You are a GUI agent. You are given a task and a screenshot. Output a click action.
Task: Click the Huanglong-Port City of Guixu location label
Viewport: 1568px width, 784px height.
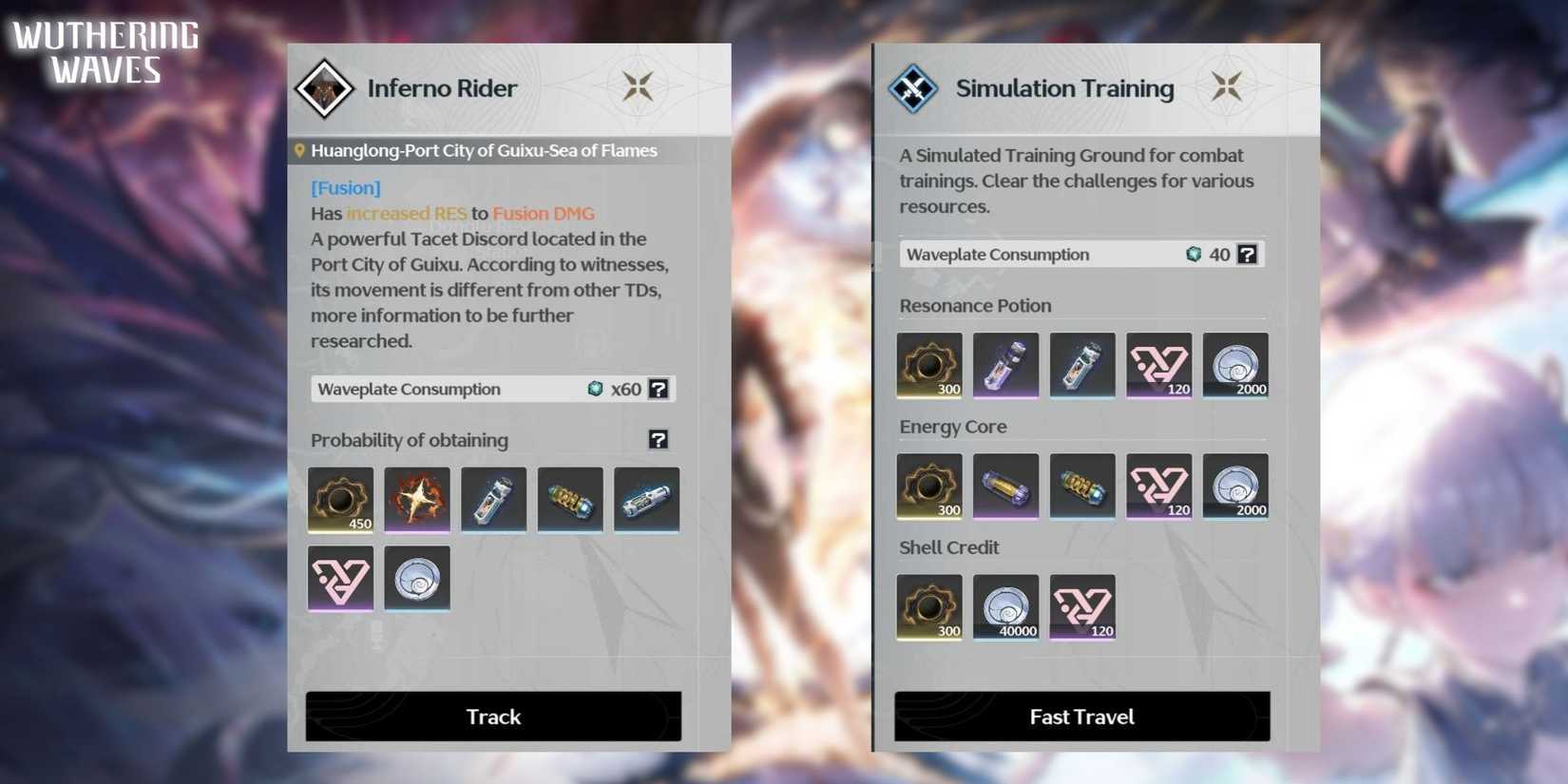[485, 150]
